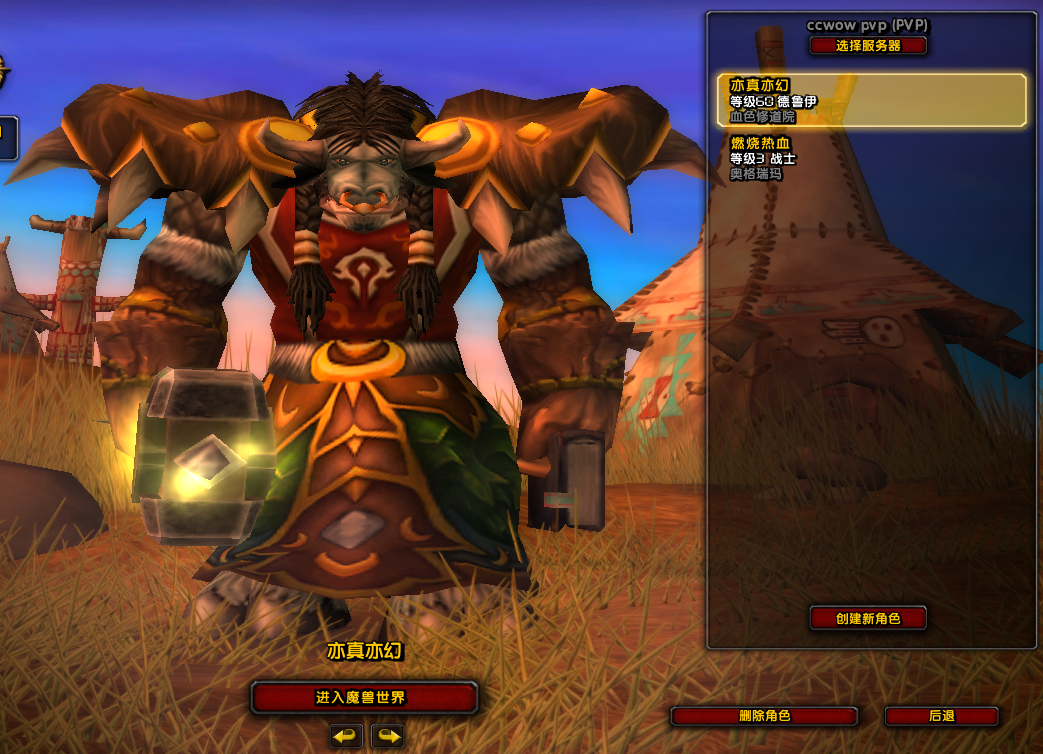Go back with the 后退 button
The height and width of the screenshot is (754, 1043).
941,716
